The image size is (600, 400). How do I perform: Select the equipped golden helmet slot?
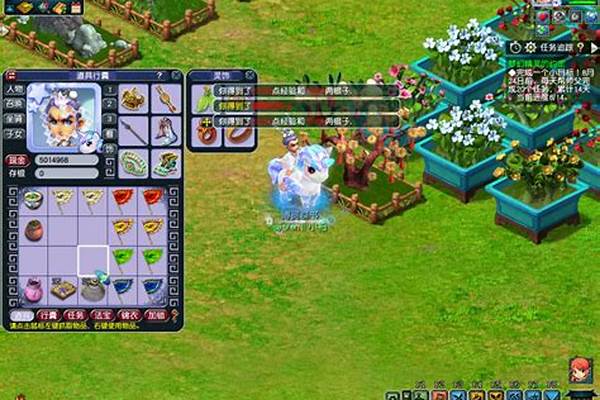pyautogui.click(x=132, y=98)
